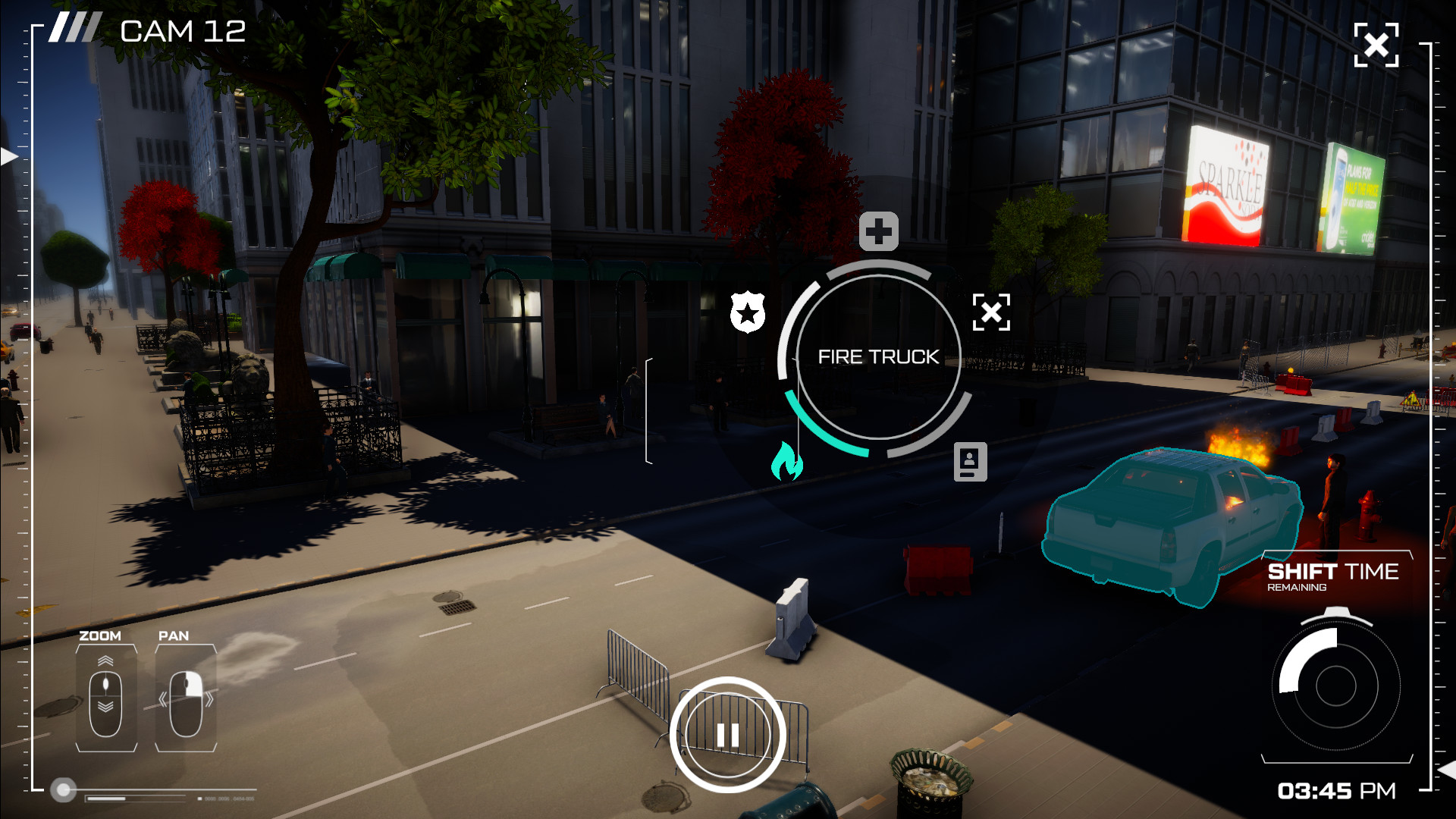Cancel the radial menu with bracketed X
1456x819 pixels.
click(991, 312)
